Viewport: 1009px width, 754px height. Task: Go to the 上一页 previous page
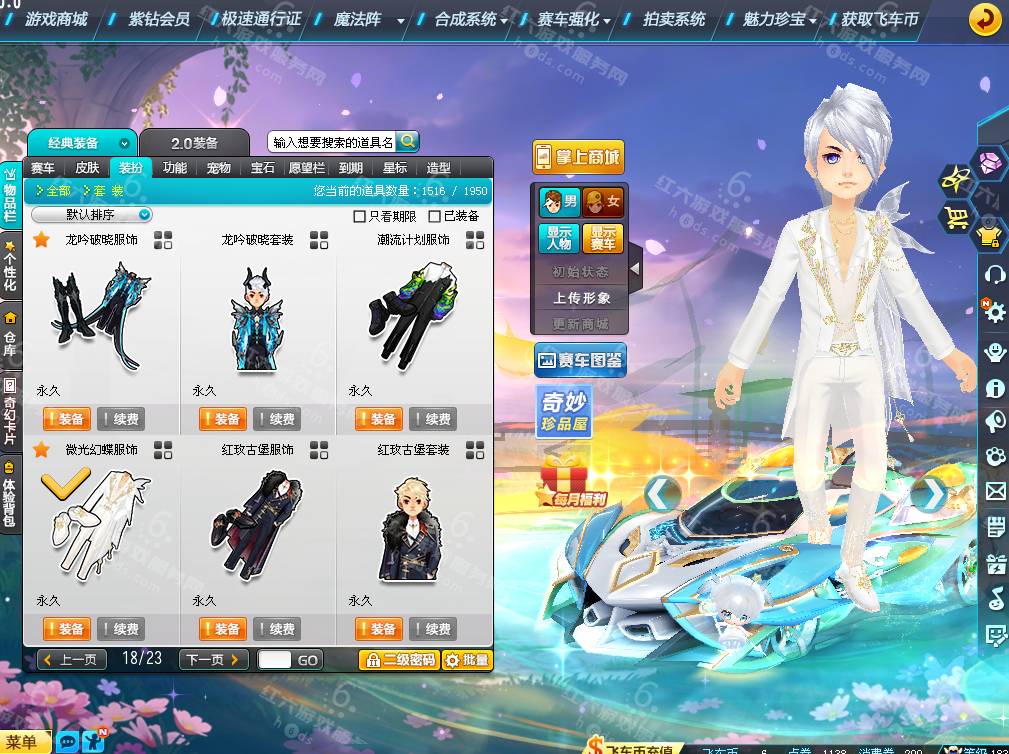tap(72, 660)
